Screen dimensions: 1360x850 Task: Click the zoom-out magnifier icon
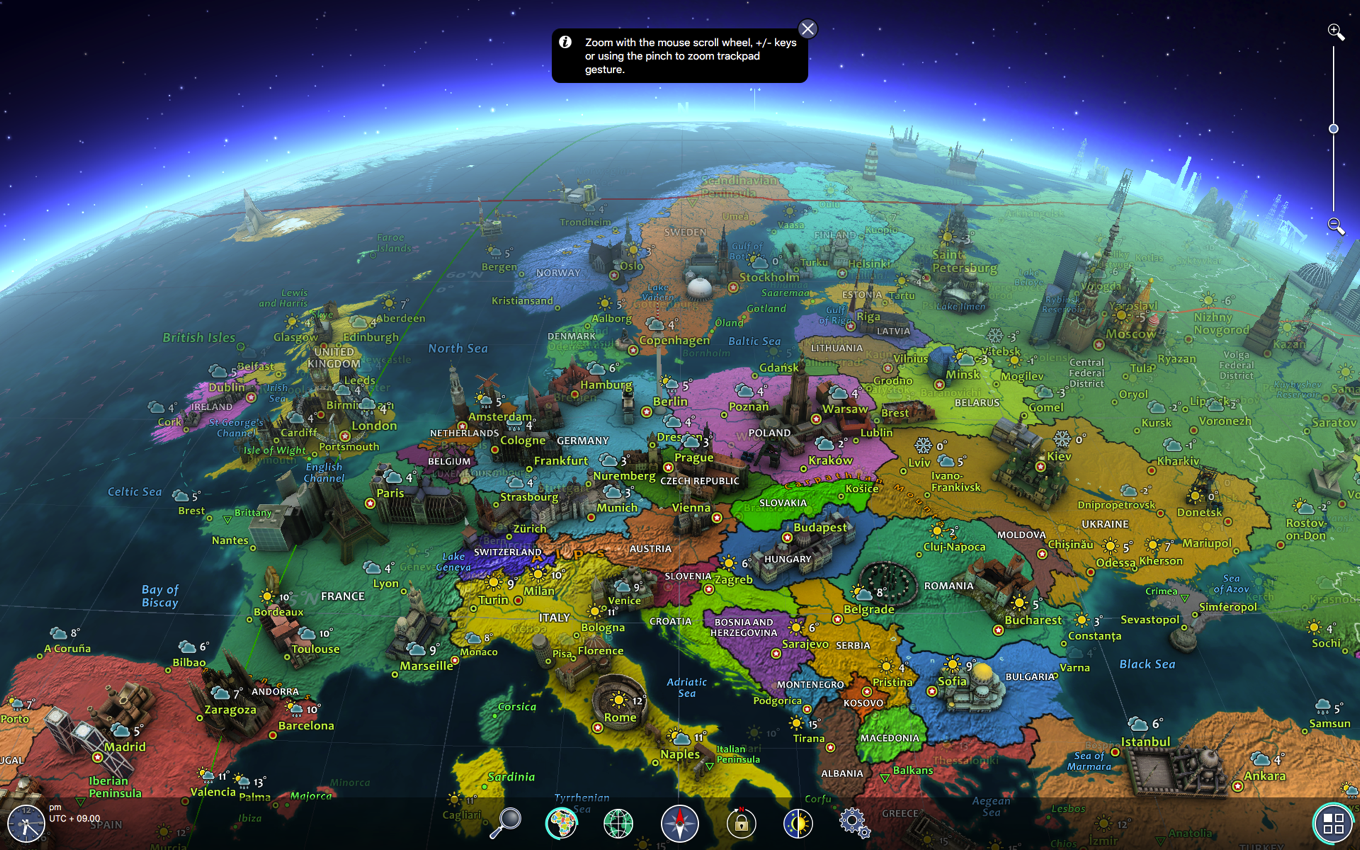[1335, 226]
